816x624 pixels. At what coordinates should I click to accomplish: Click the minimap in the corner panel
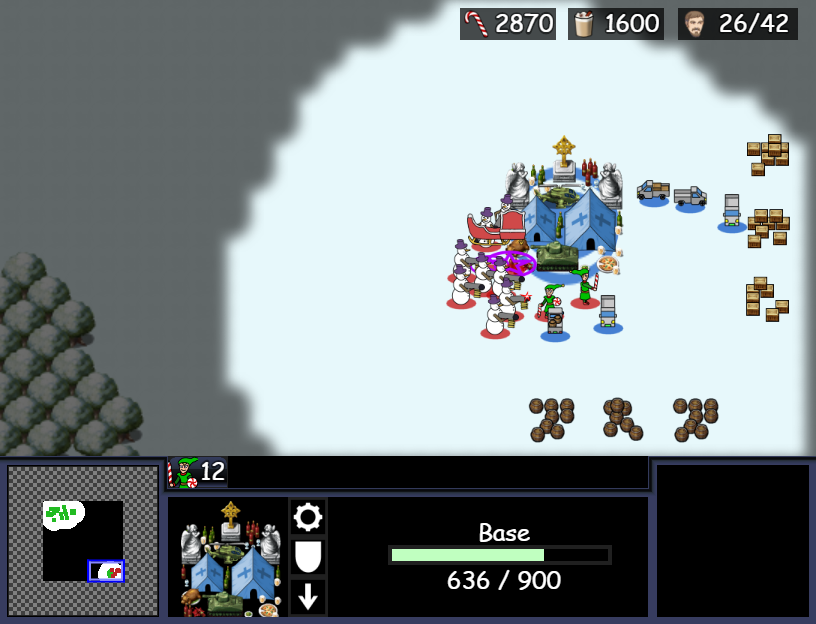[83, 541]
